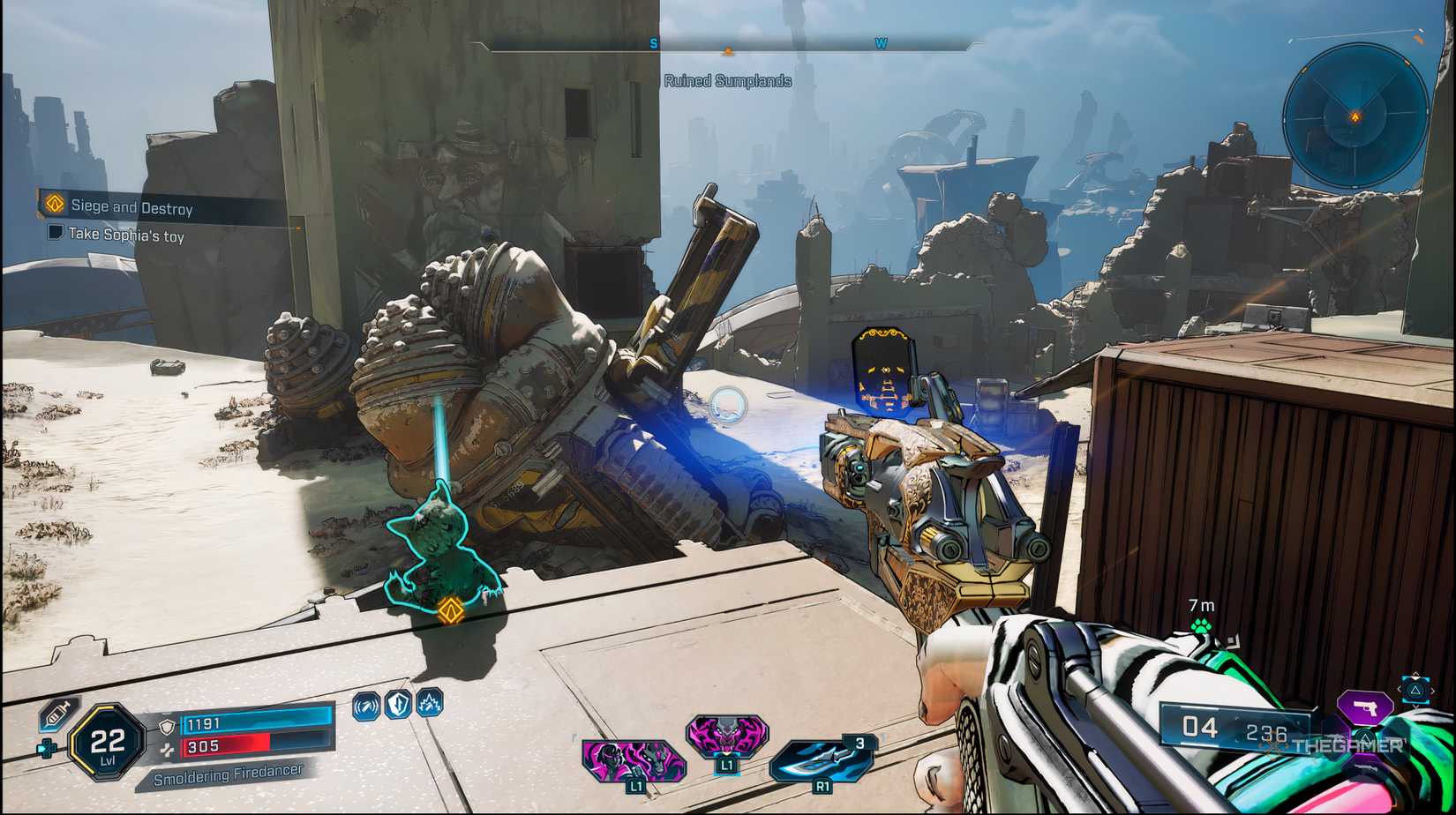Check the Take Sophia's toy objective checkbox
This screenshot has width=1456, height=815.
pyautogui.click(x=56, y=235)
